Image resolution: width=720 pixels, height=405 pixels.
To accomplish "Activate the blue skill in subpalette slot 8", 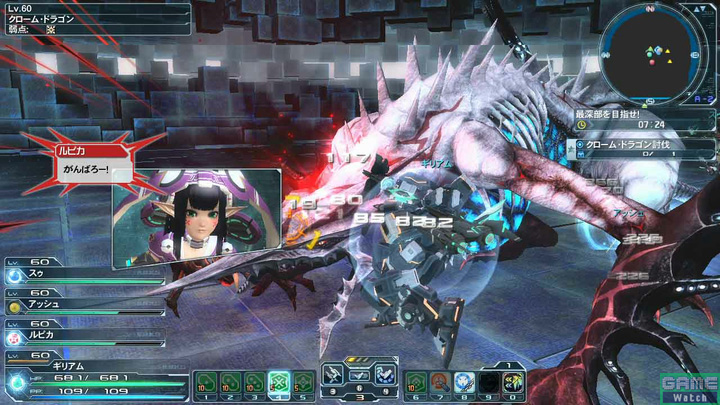I will 465,382.
